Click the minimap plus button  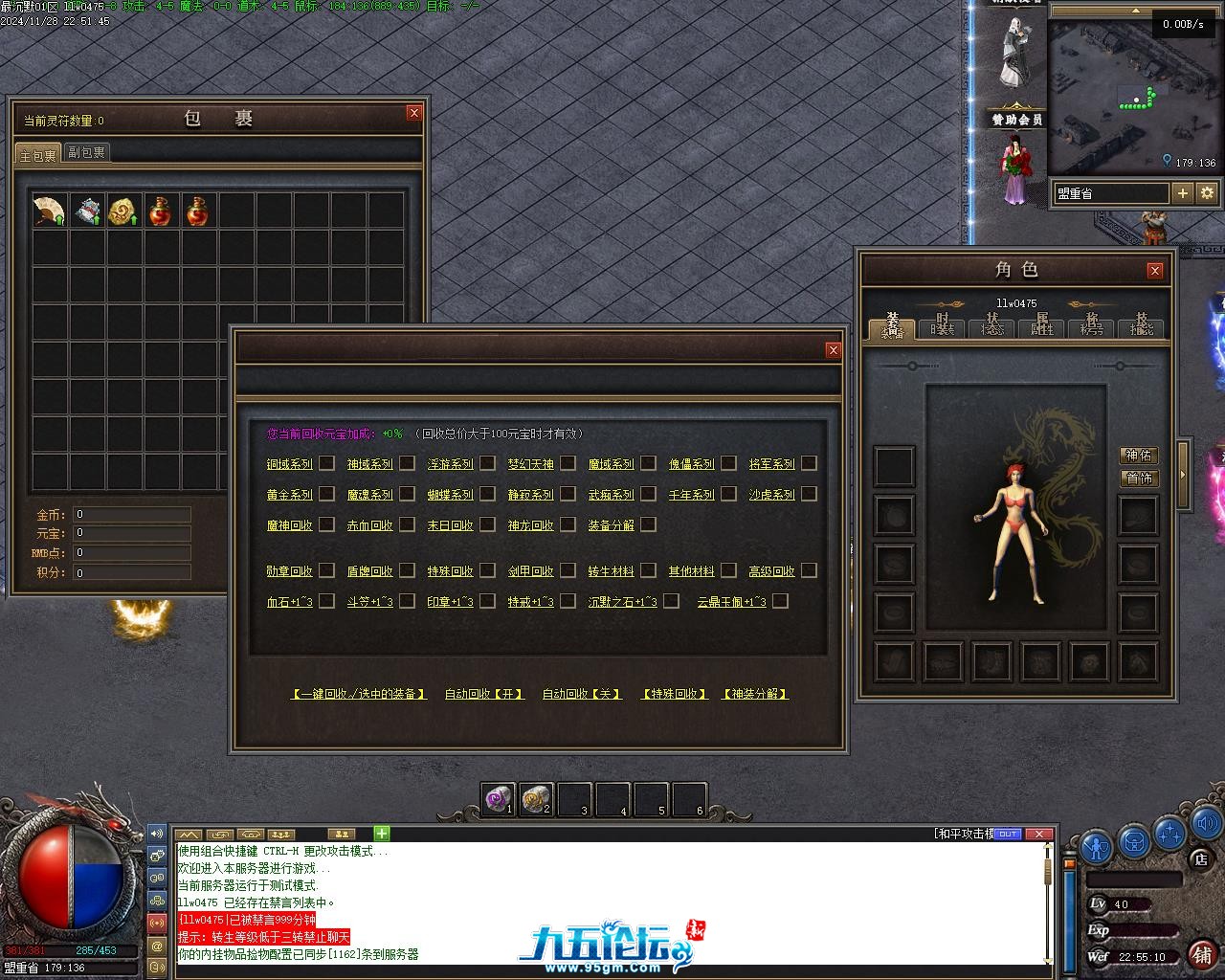pyautogui.click(x=1183, y=193)
